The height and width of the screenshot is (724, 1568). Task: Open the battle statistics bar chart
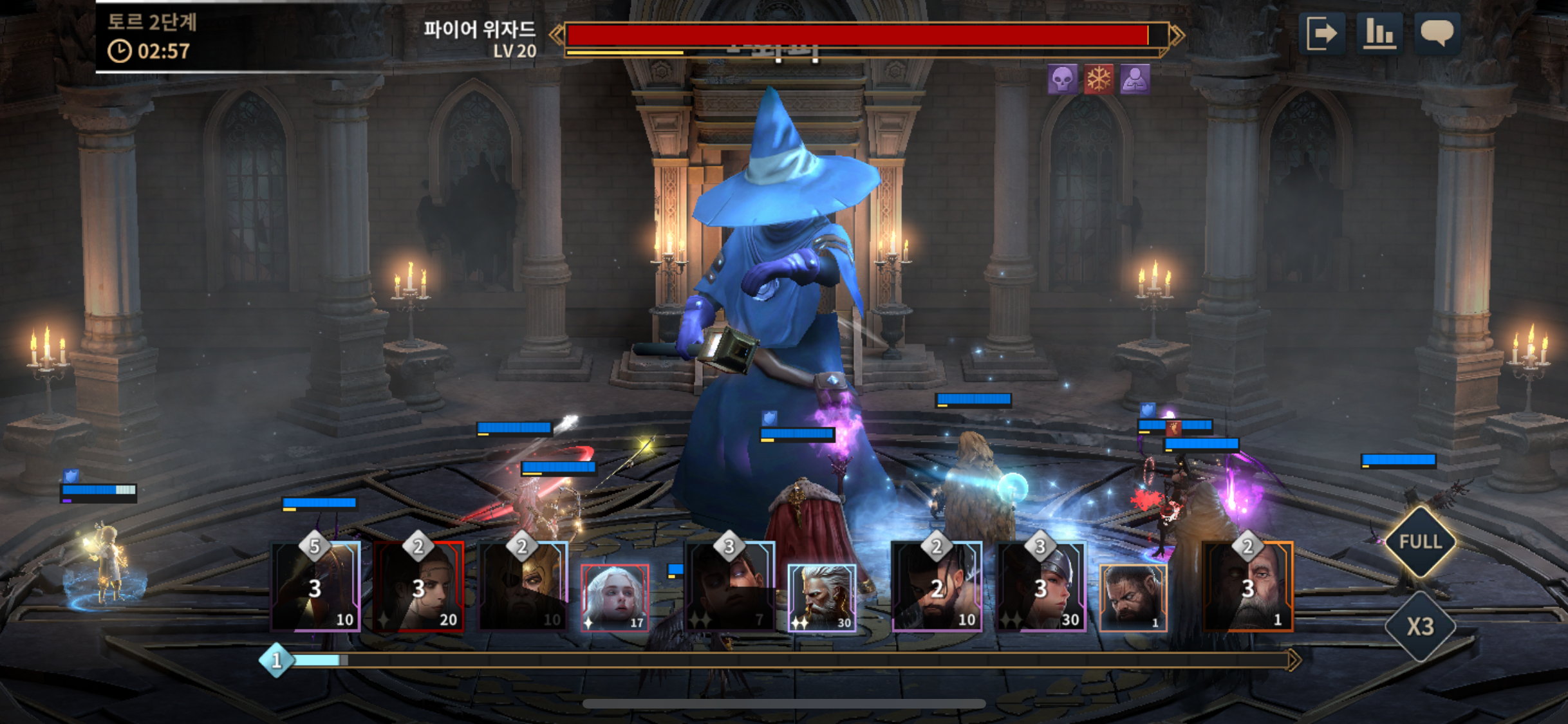click(x=1379, y=33)
